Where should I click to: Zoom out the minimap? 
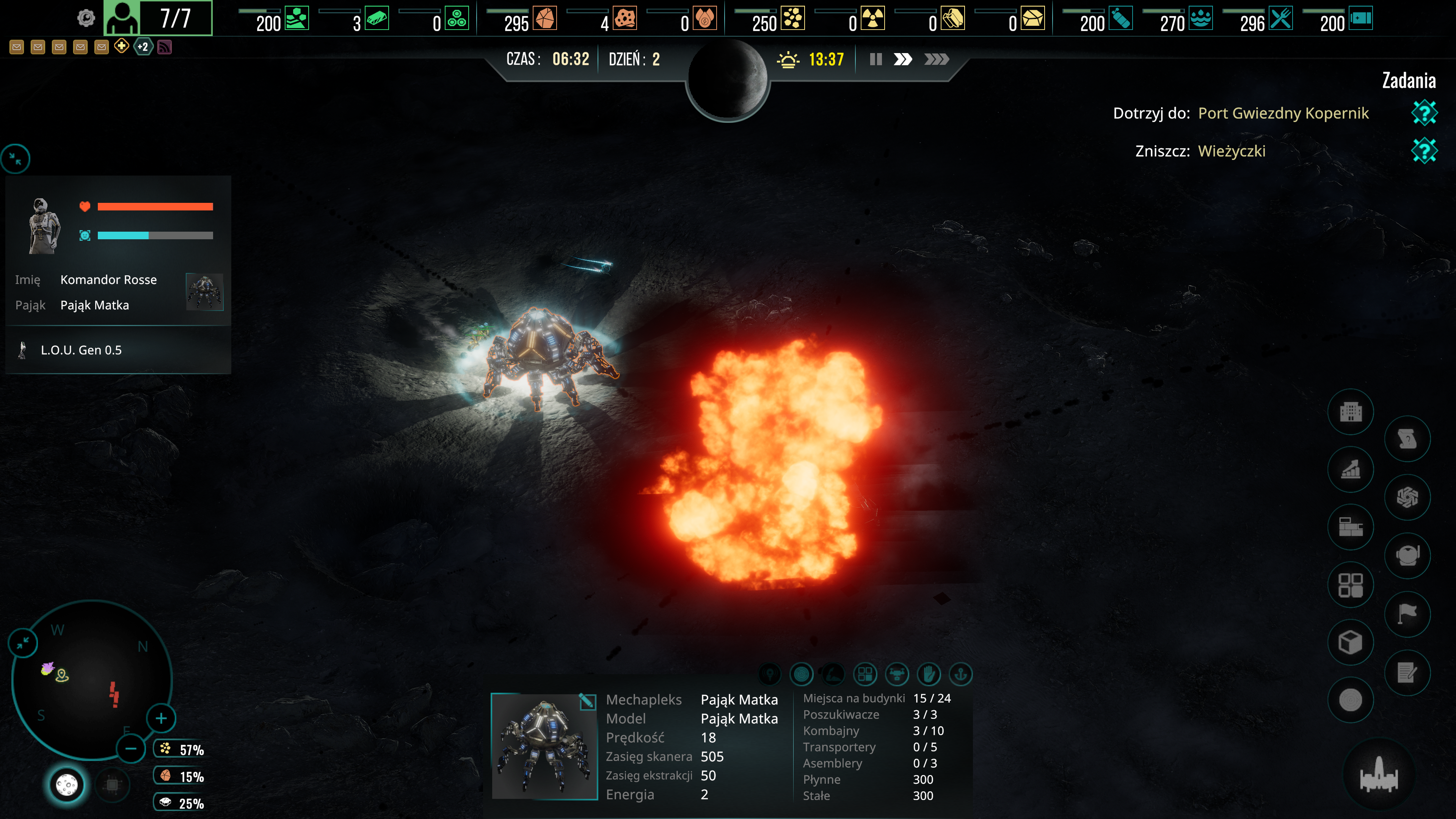[x=130, y=749]
